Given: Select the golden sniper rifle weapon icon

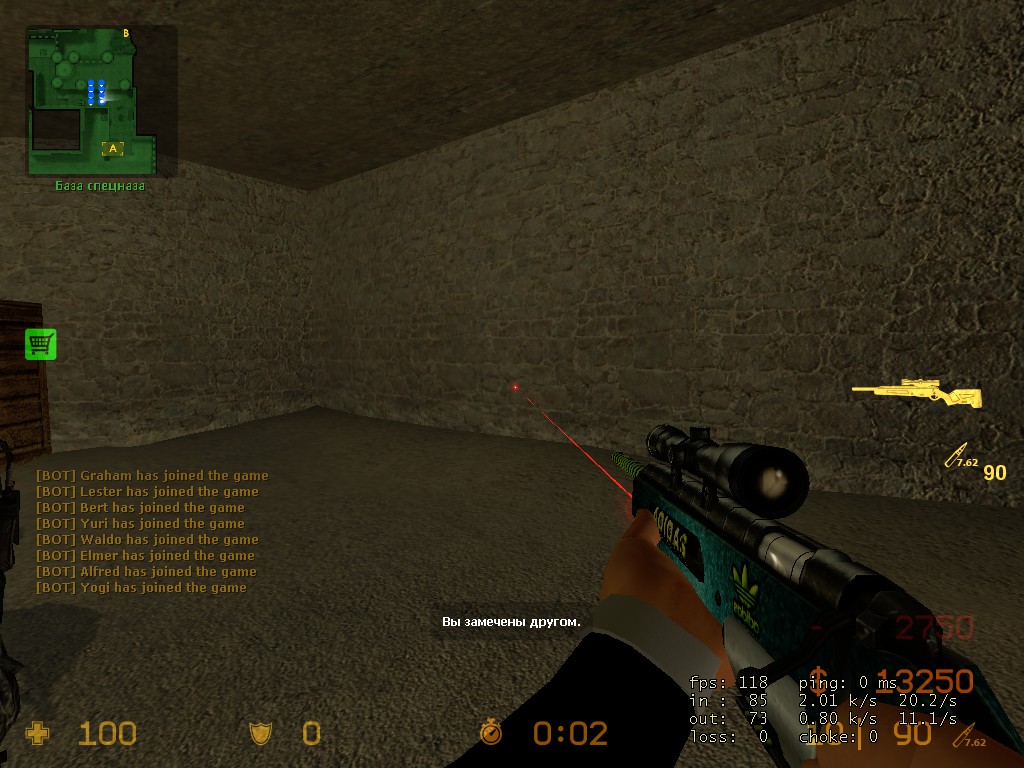Looking at the screenshot, I should (x=916, y=394).
